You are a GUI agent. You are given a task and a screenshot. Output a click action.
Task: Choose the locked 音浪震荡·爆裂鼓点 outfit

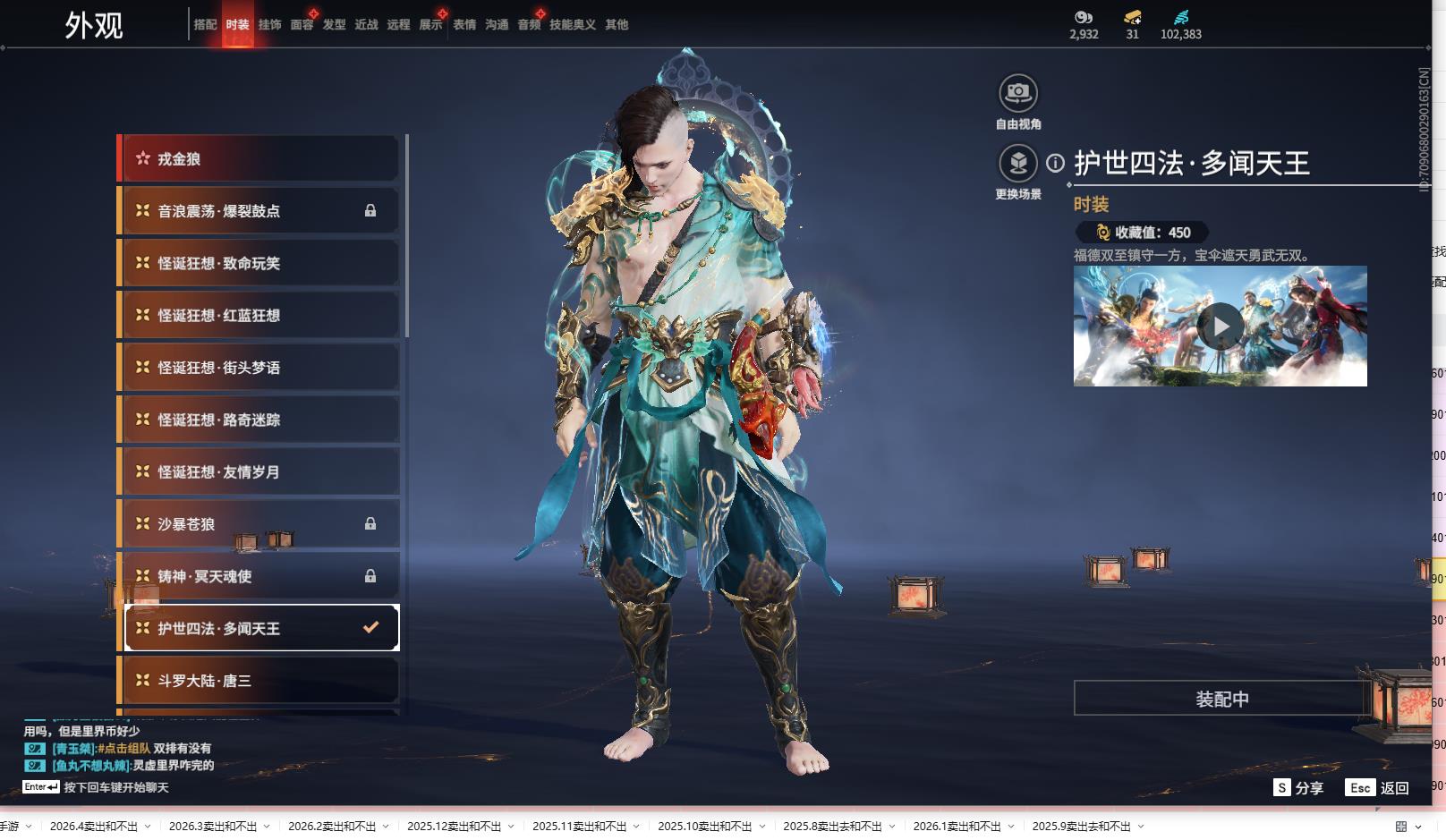click(259, 211)
